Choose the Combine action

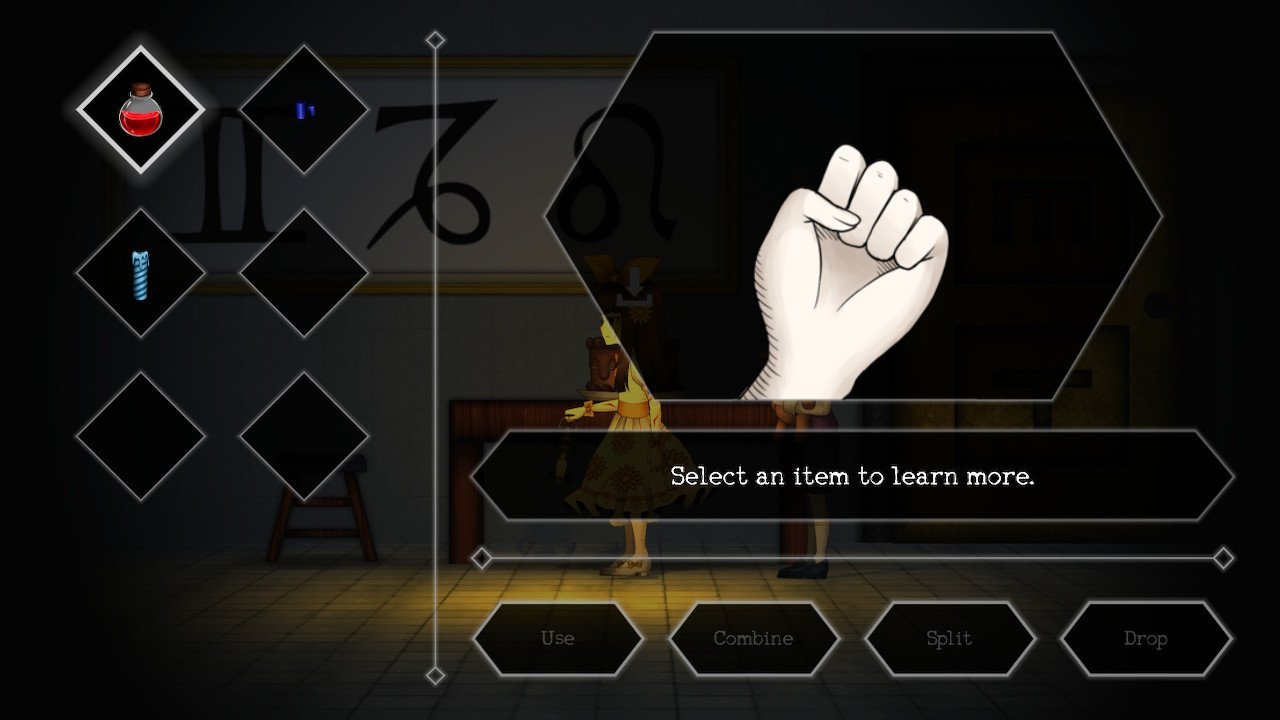[x=753, y=638]
